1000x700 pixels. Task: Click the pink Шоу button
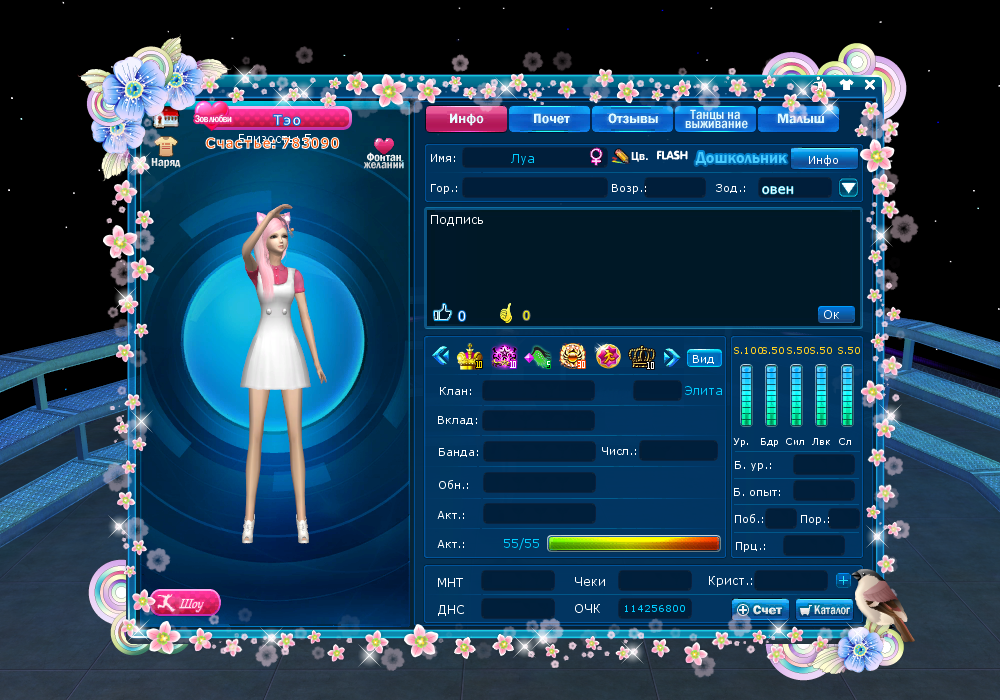click(x=184, y=603)
